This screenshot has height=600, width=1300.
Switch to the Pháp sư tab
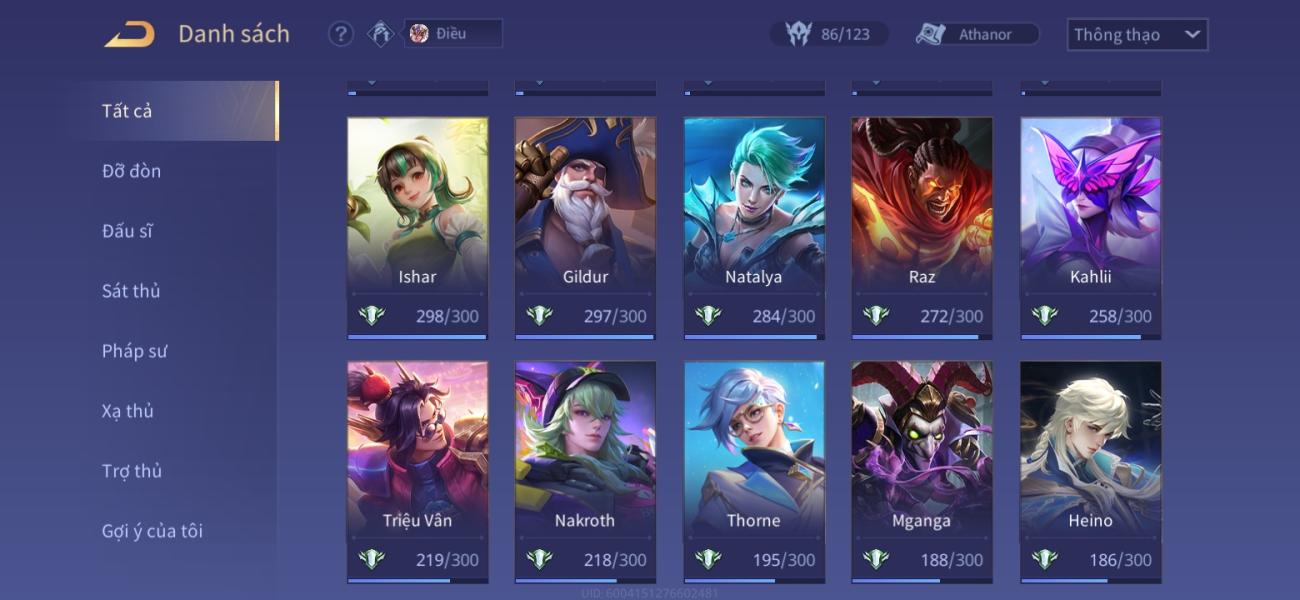coord(134,351)
